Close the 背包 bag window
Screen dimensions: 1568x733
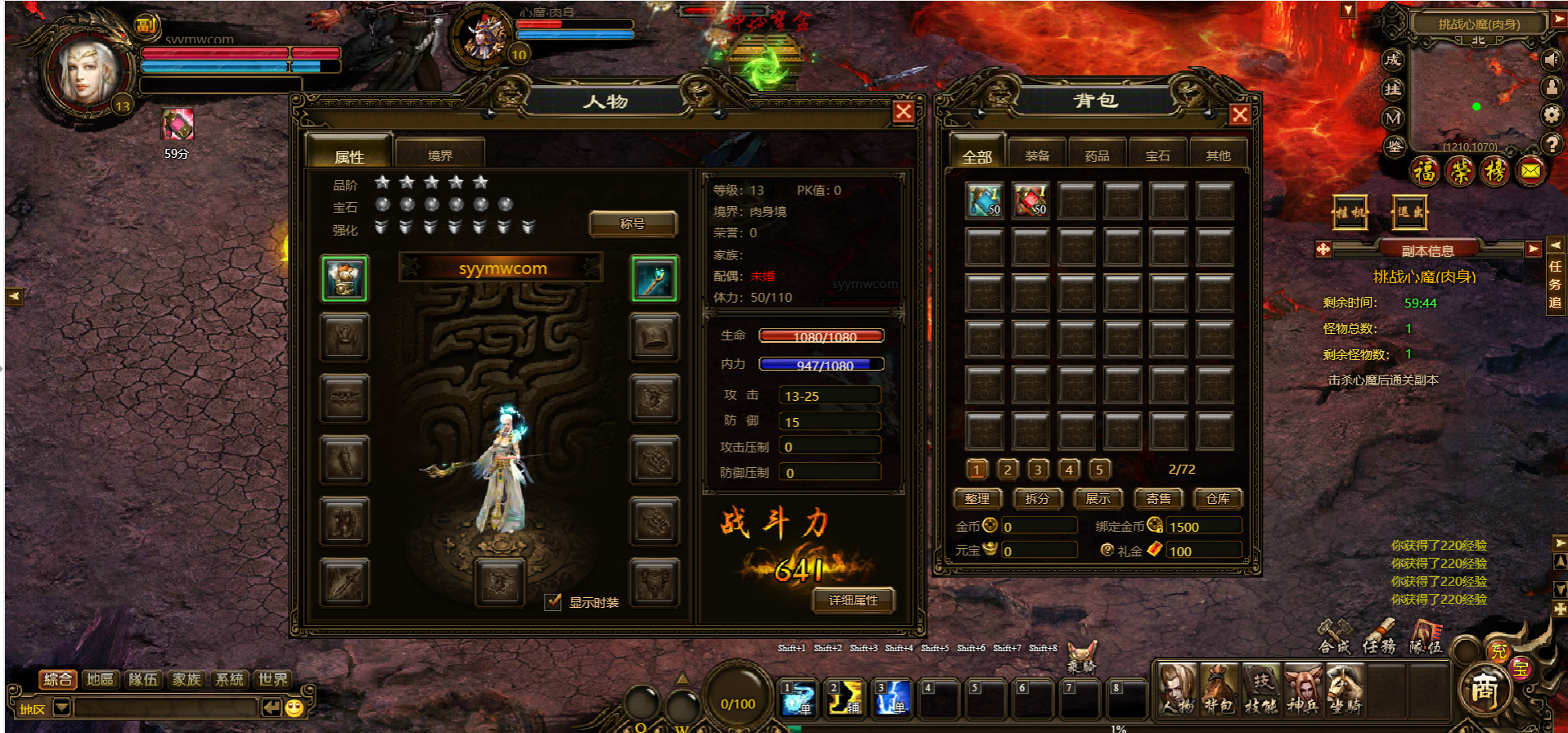pyautogui.click(x=1239, y=115)
